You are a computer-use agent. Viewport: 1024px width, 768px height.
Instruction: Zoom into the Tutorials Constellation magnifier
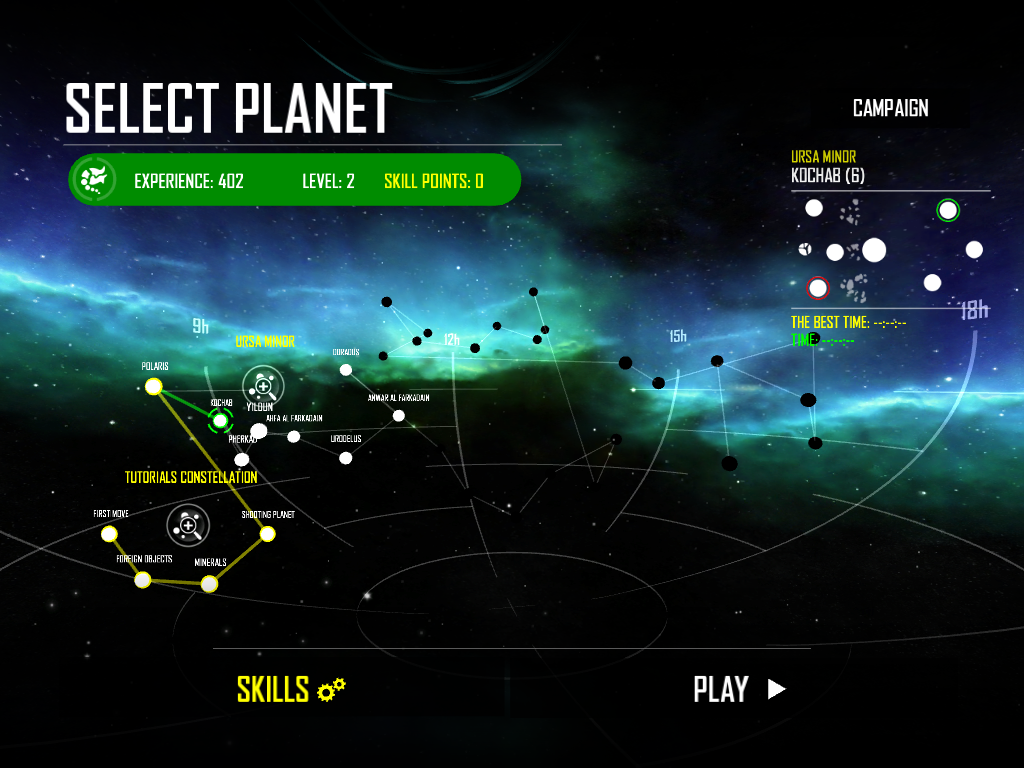[187, 524]
